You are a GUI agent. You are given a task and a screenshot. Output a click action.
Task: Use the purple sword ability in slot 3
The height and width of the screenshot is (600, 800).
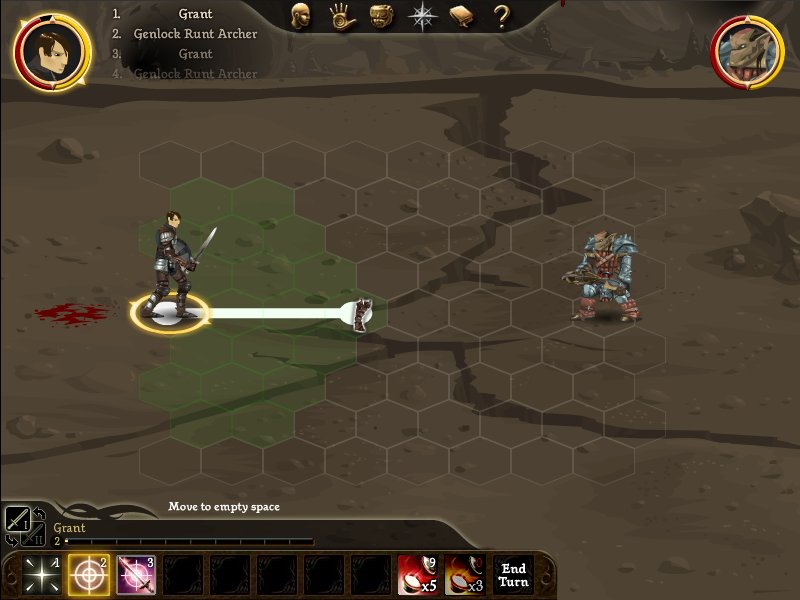click(136, 575)
